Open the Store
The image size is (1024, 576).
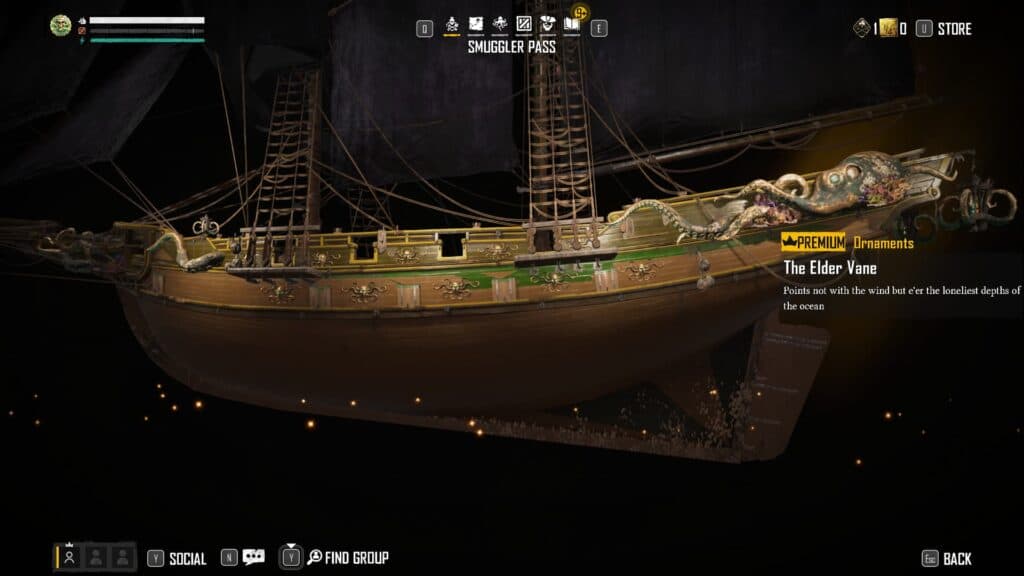(954, 29)
